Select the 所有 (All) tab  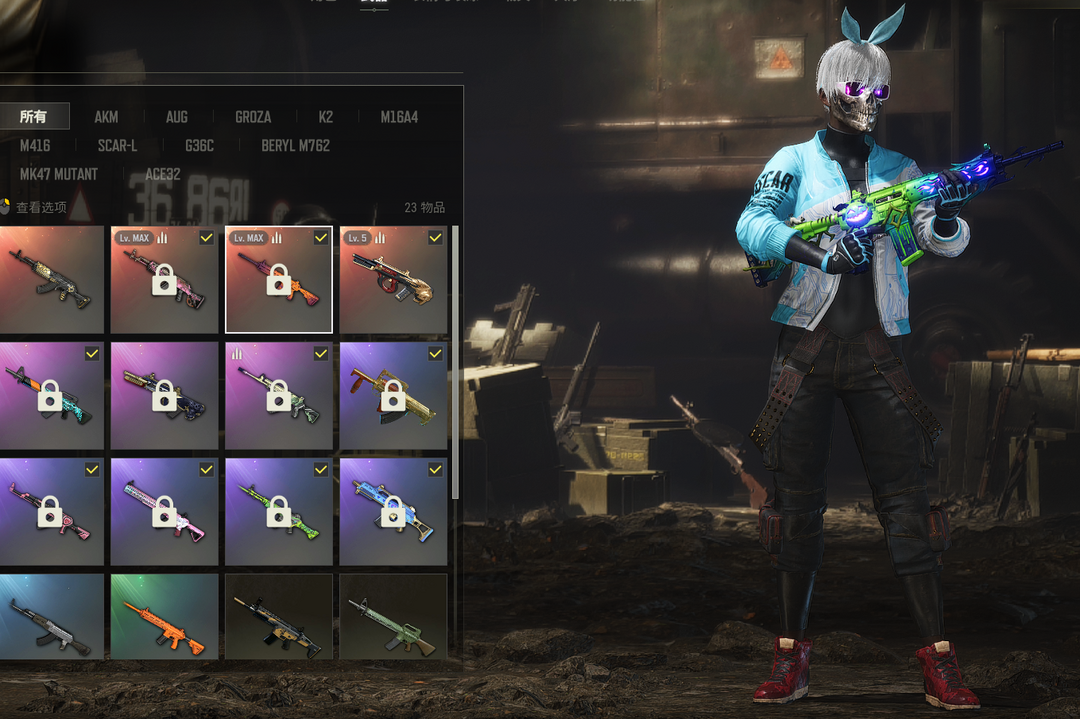(33, 117)
